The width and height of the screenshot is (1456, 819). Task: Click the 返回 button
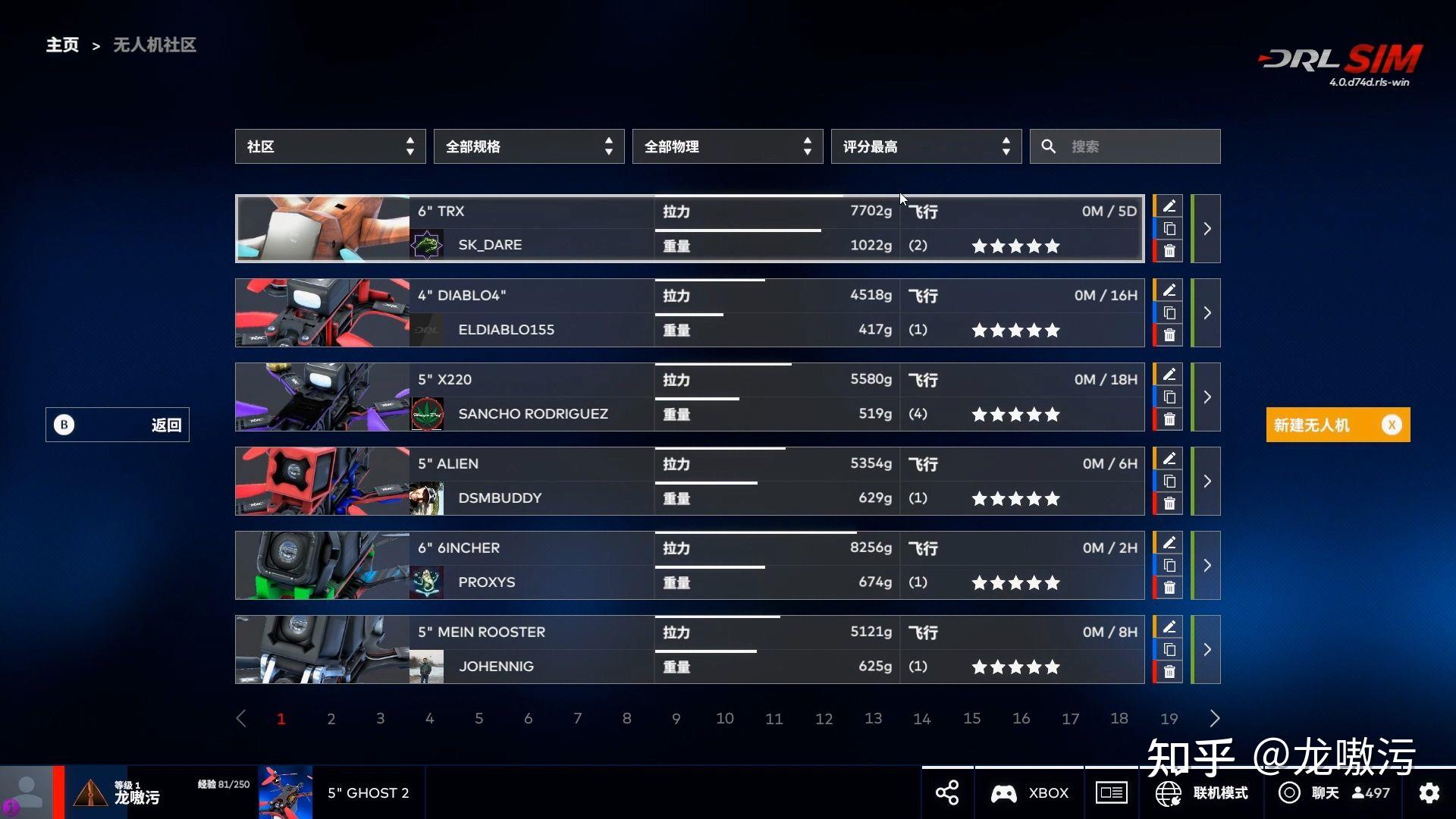(118, 425)
